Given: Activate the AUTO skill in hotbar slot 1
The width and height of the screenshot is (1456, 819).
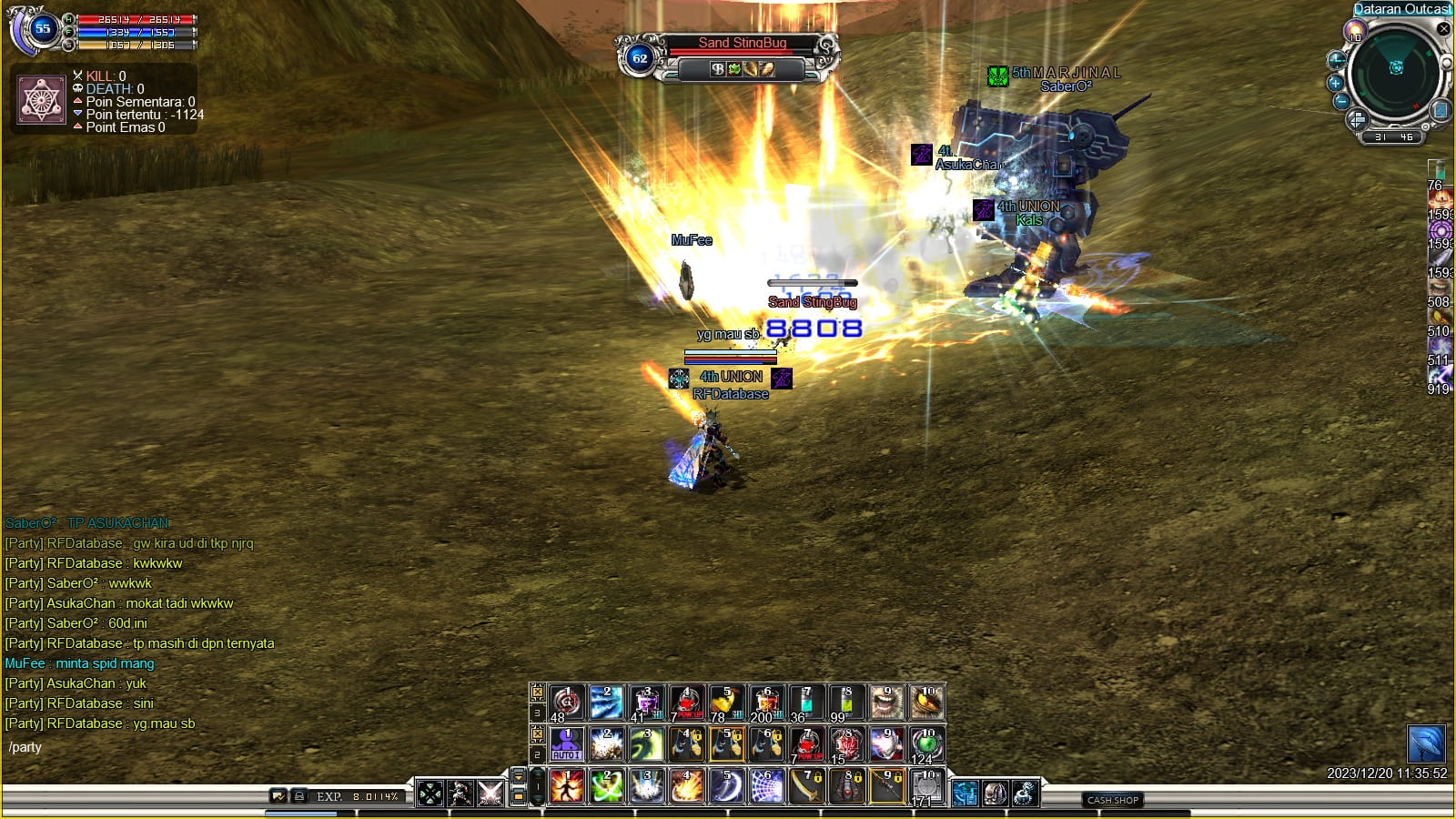Looking at the screenshot, I should point(566,744).
